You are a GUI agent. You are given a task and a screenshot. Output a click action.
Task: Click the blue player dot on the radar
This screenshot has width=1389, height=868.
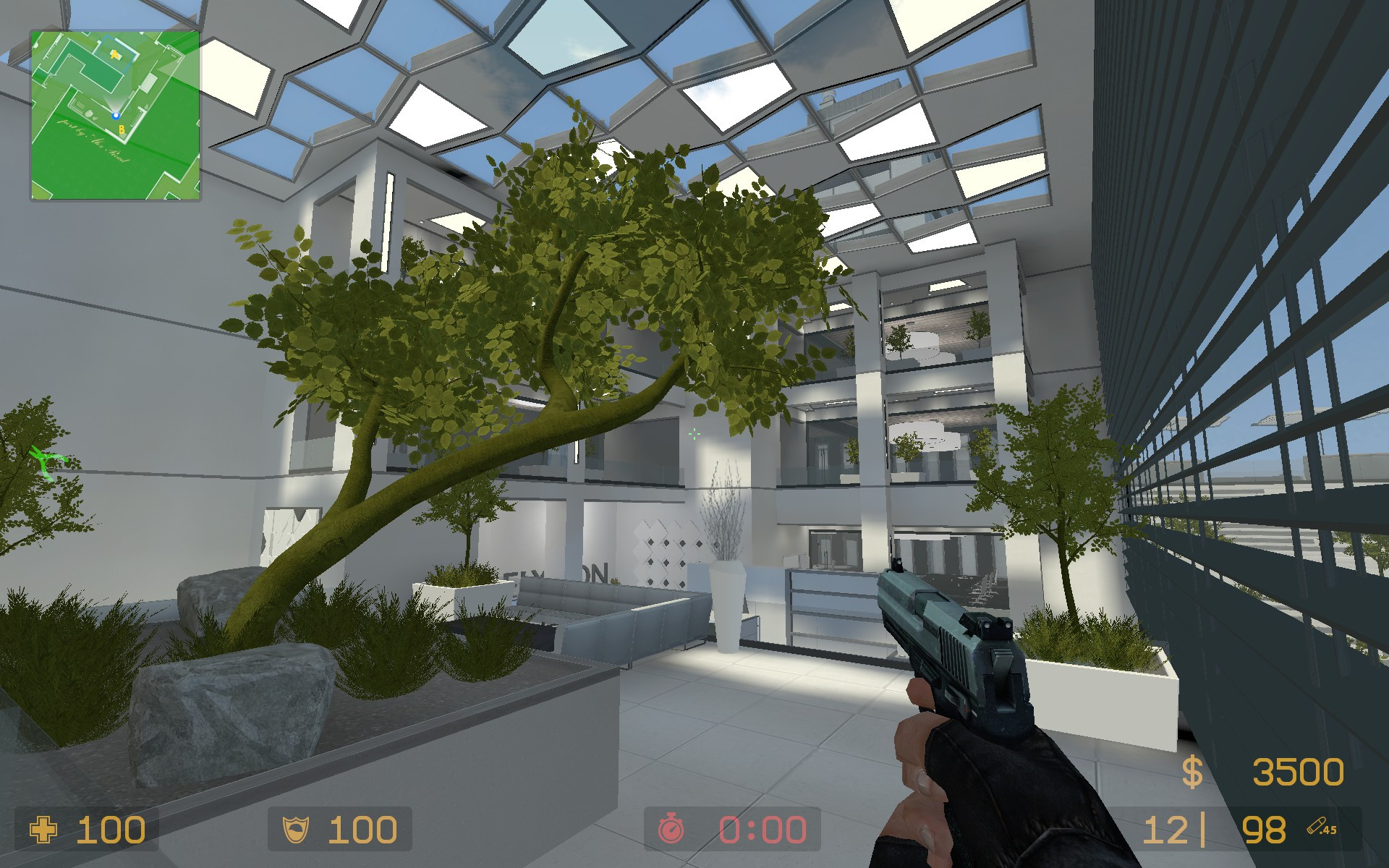(x=116, y=115)
